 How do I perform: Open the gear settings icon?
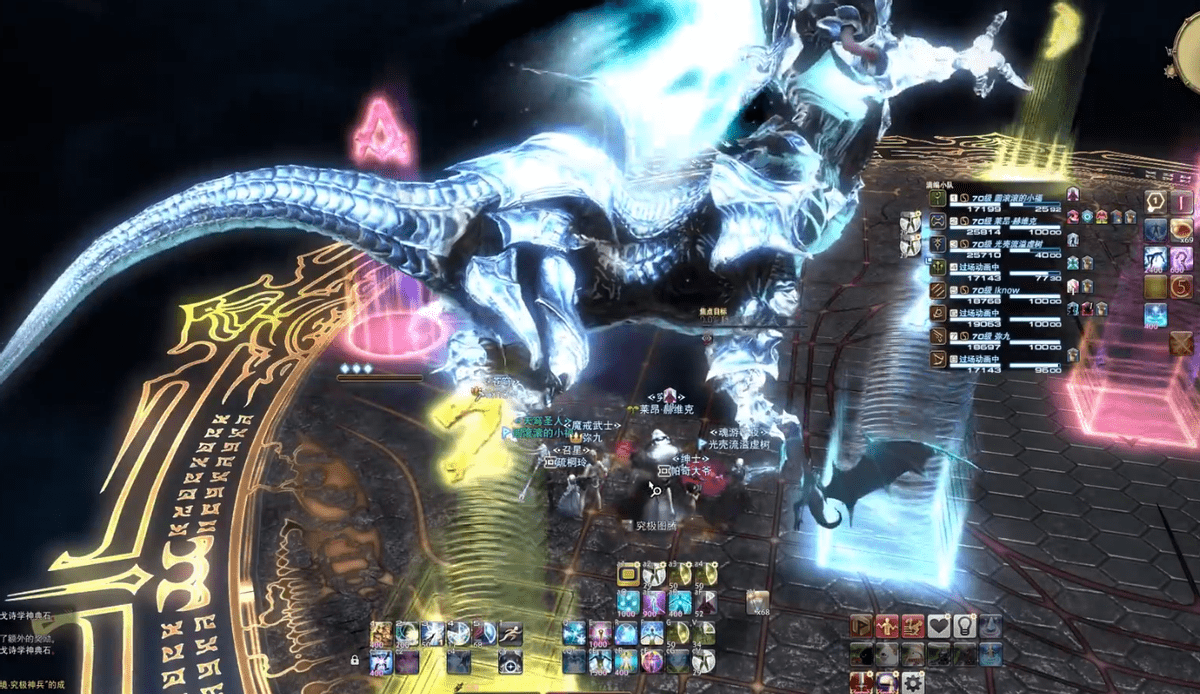coord(912,683)
